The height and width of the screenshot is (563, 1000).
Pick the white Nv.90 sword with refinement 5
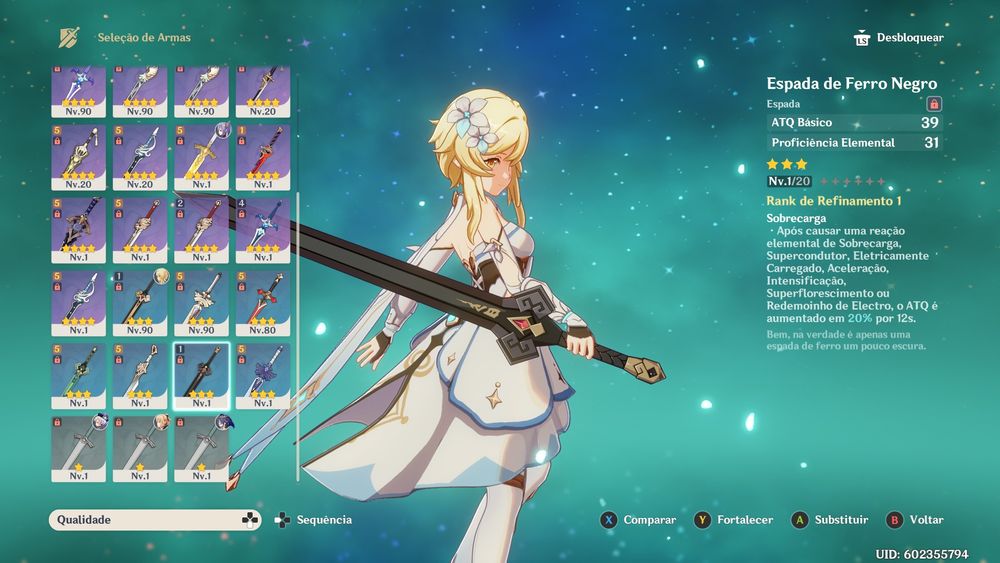(x=201, y=302)
